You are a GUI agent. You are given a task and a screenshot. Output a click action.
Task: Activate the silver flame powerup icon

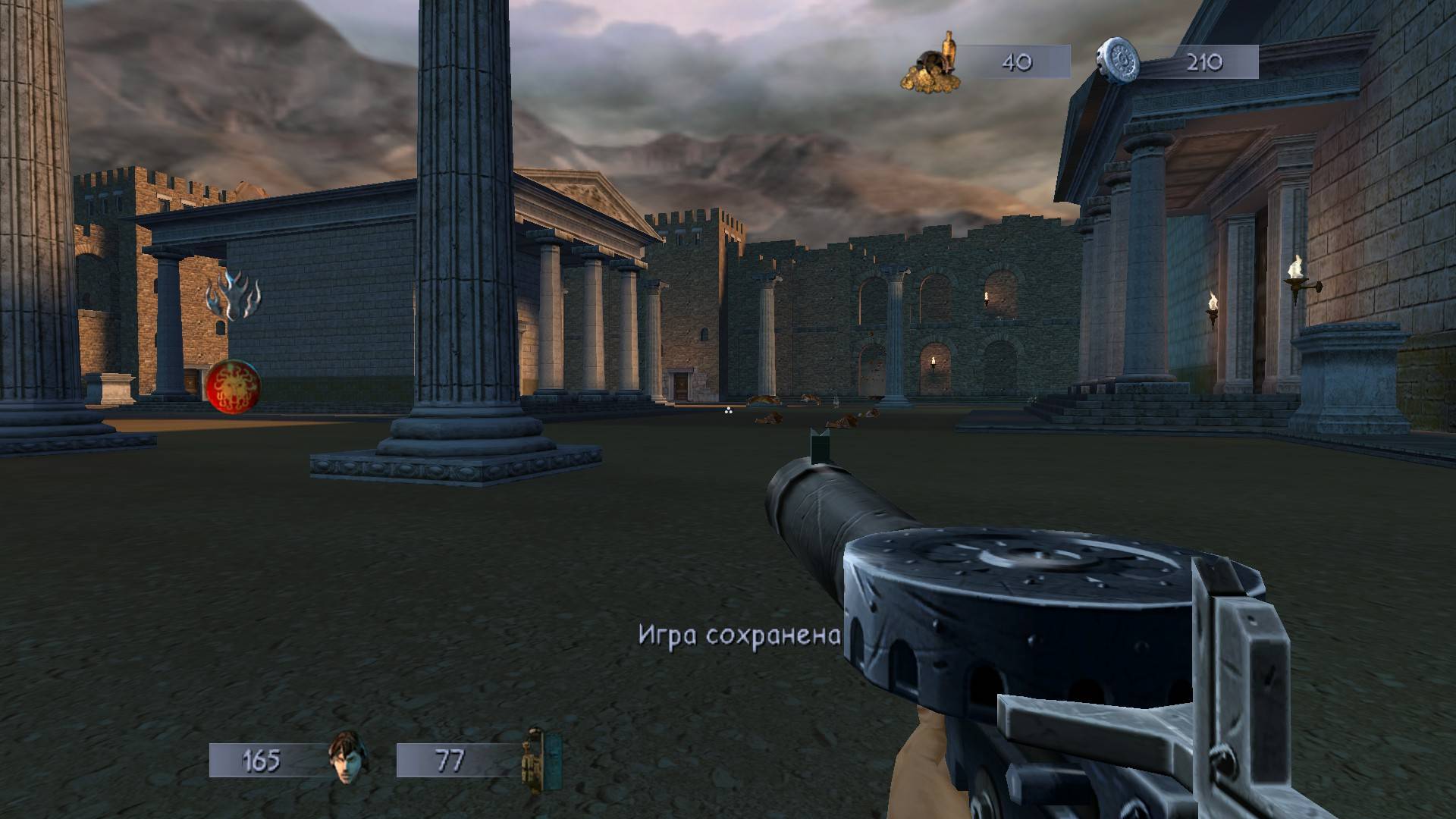click(x=233, y=297)
